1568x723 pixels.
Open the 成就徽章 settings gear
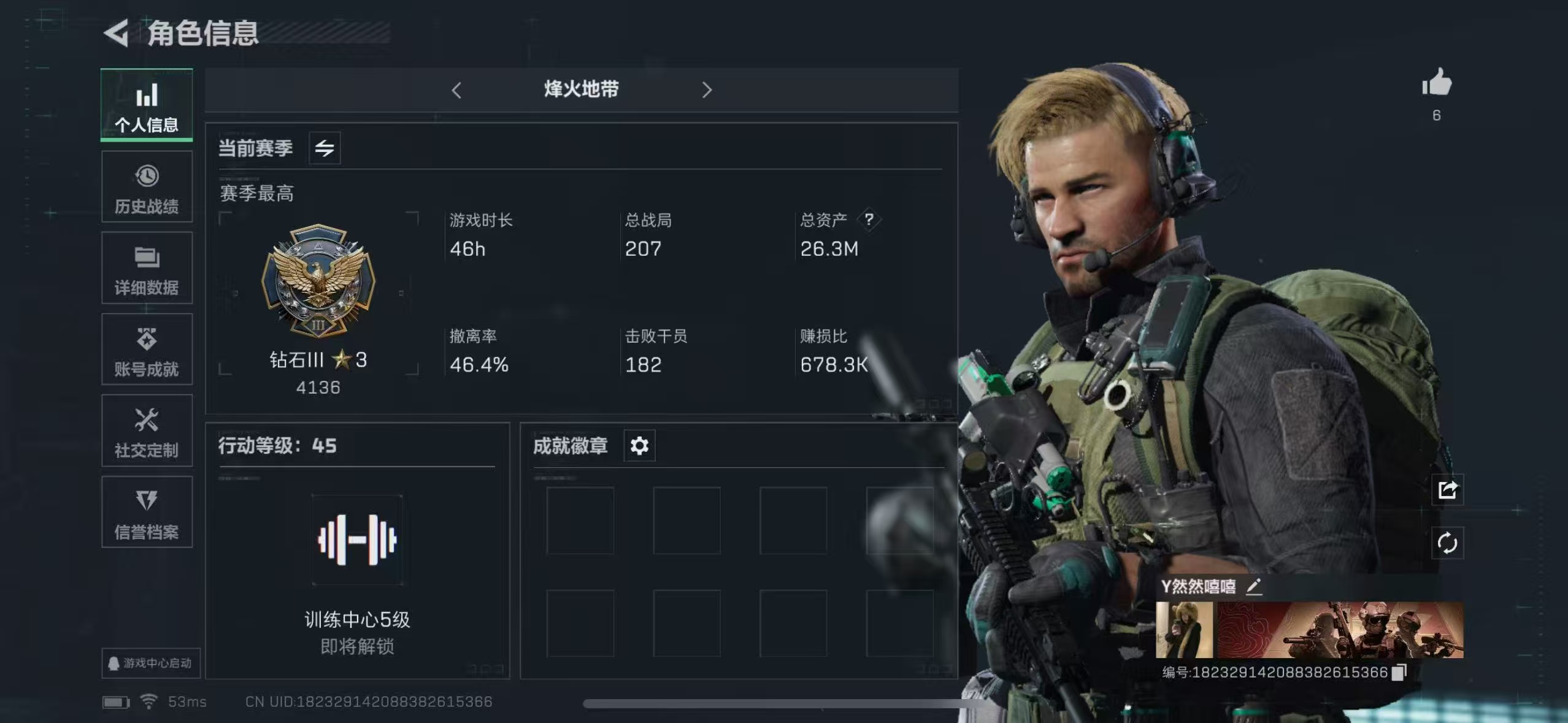640,446
